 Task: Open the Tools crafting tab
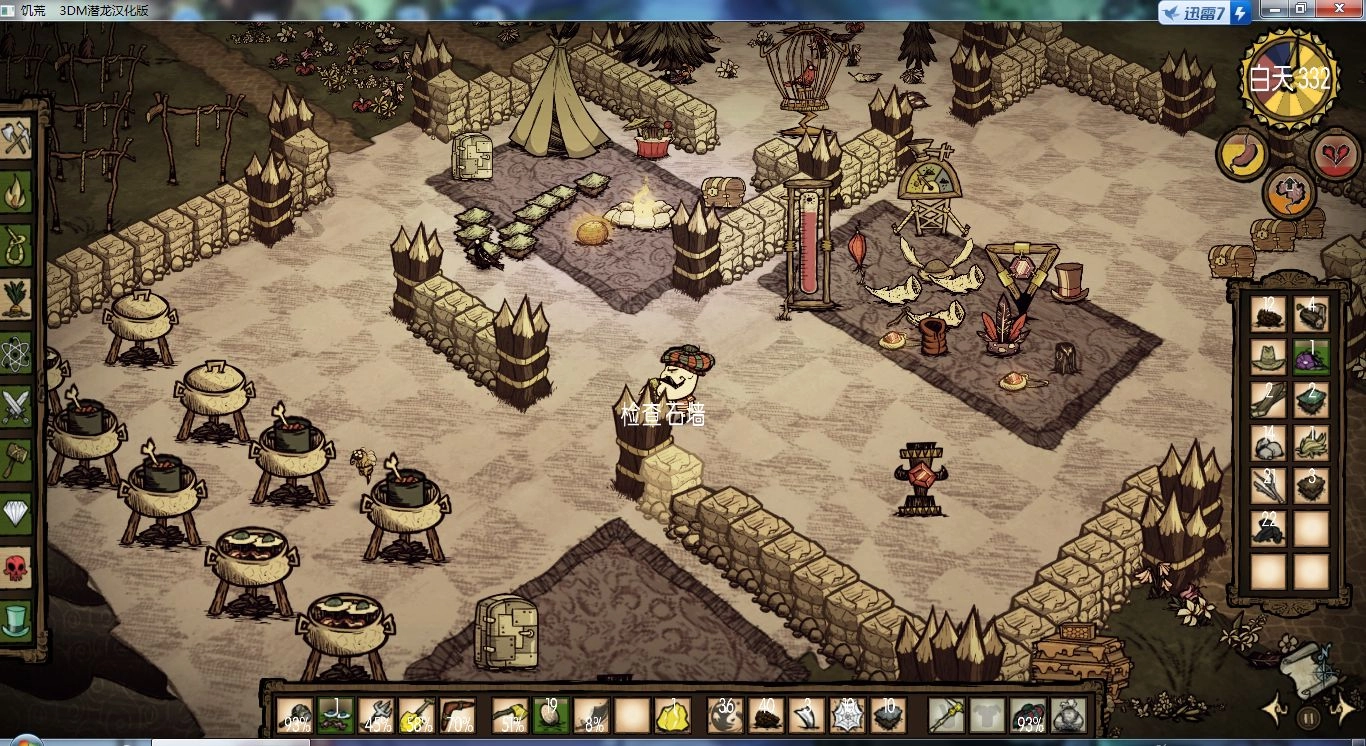pyautogui.click(x=17, y=138)
